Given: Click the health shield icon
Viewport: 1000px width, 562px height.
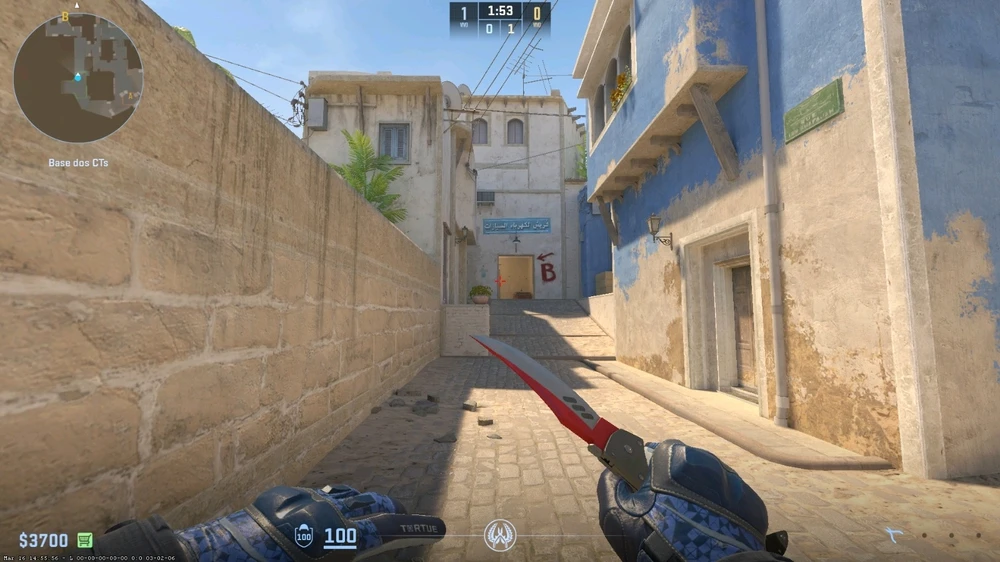Looking at the screenshot, I should (304, 537).
